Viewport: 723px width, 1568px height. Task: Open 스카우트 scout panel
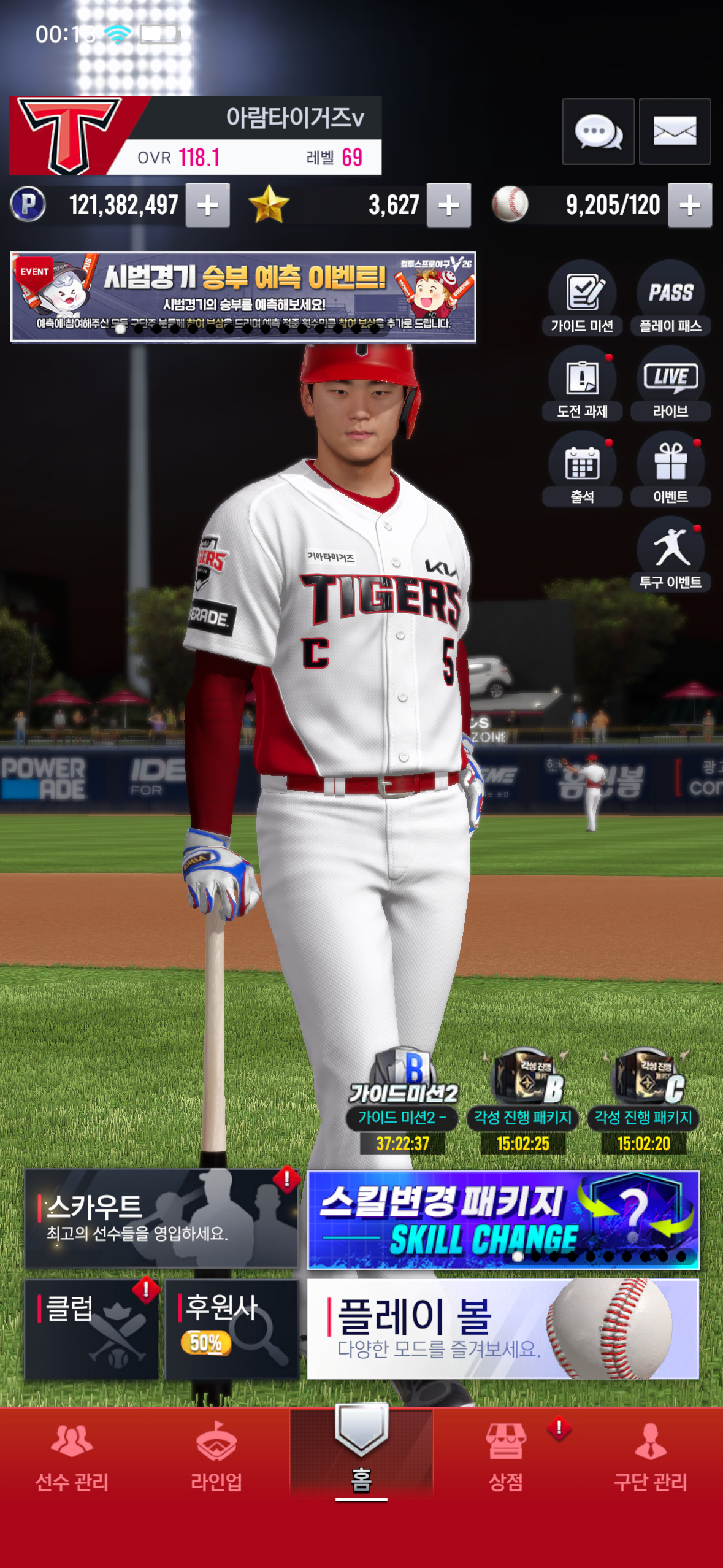coord(161,1218)
